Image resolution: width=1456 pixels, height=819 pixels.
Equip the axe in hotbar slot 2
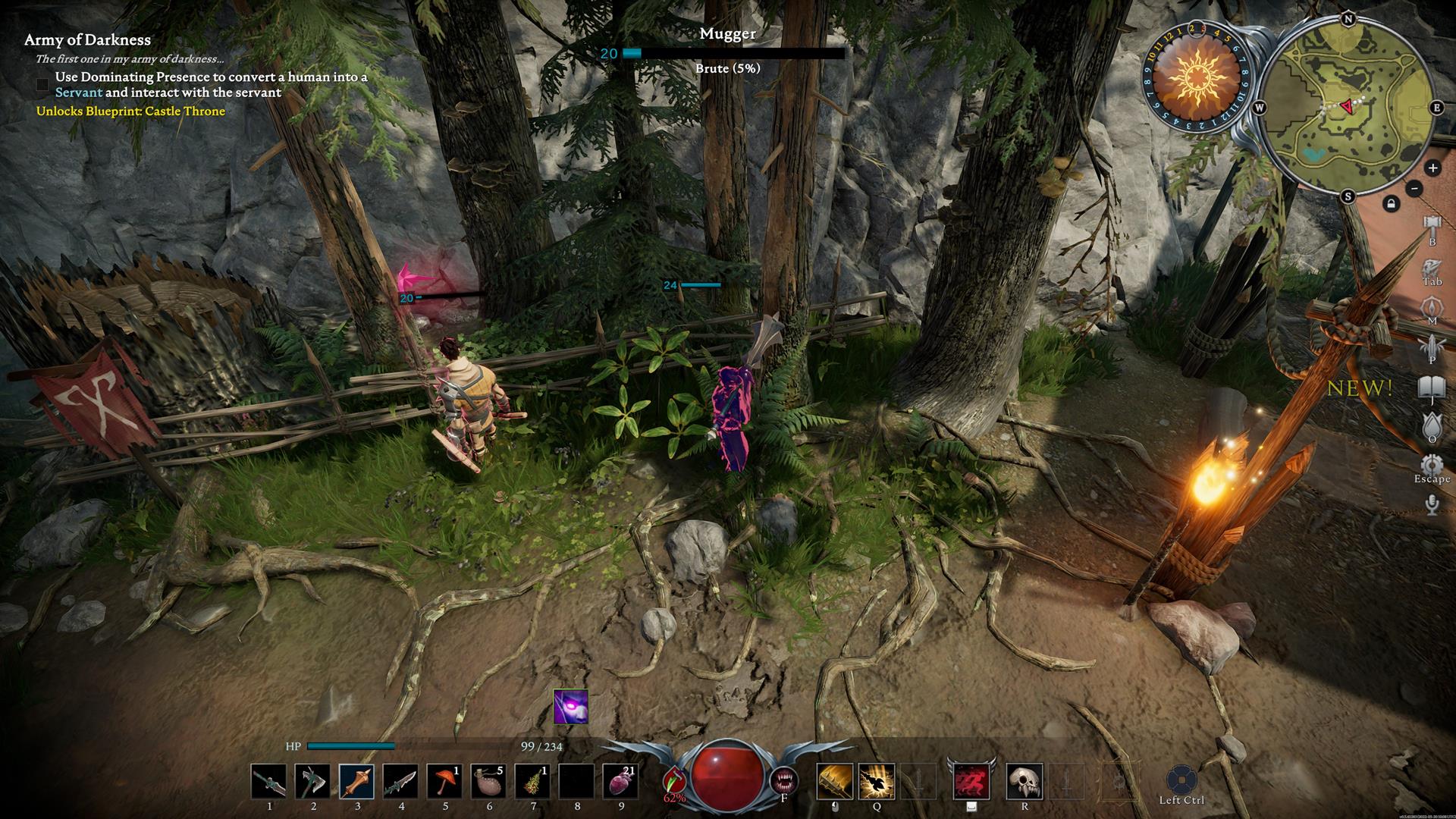click(x=312, y=782)
